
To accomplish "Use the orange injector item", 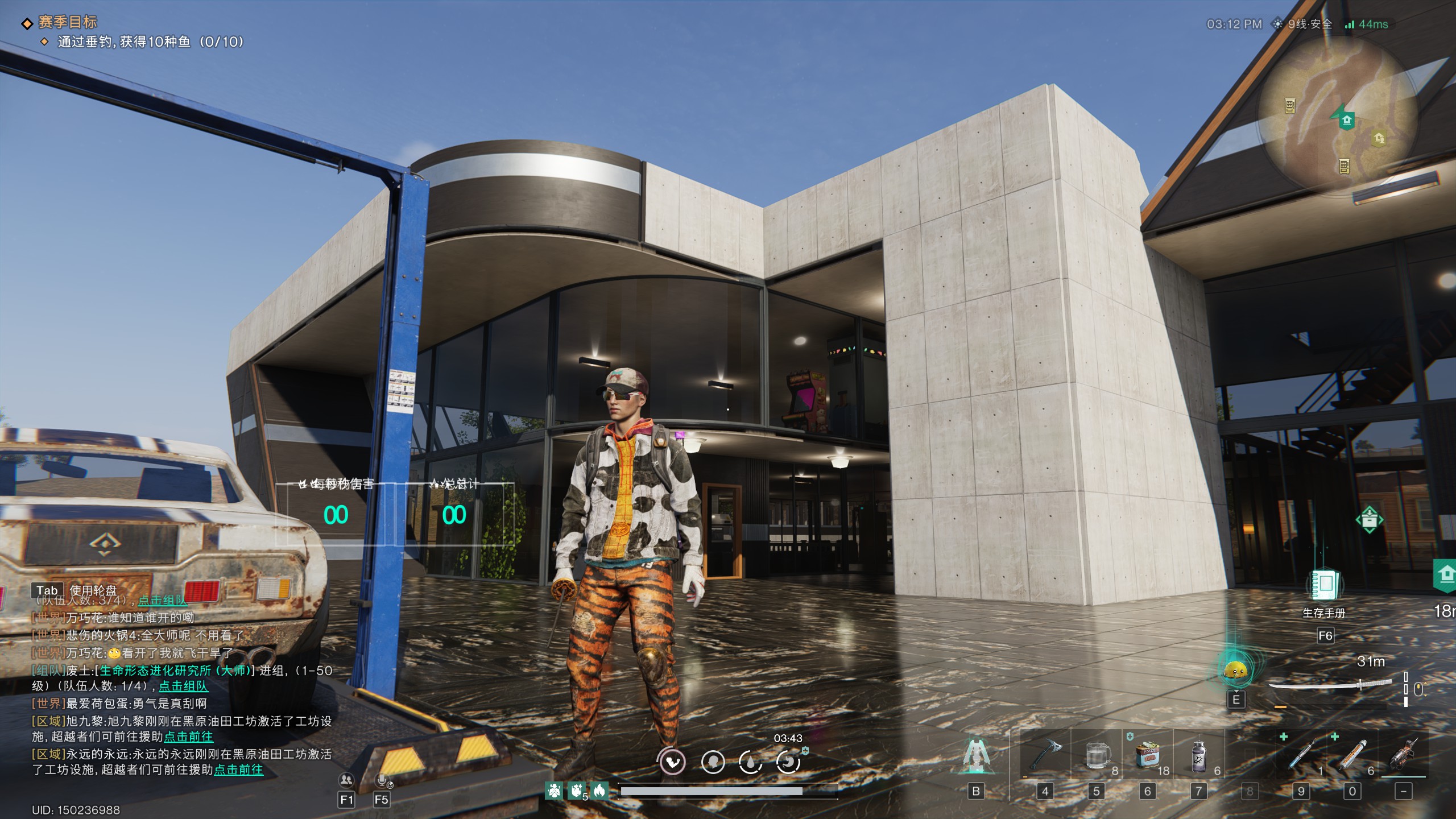I will click(x=1352, y=755).
